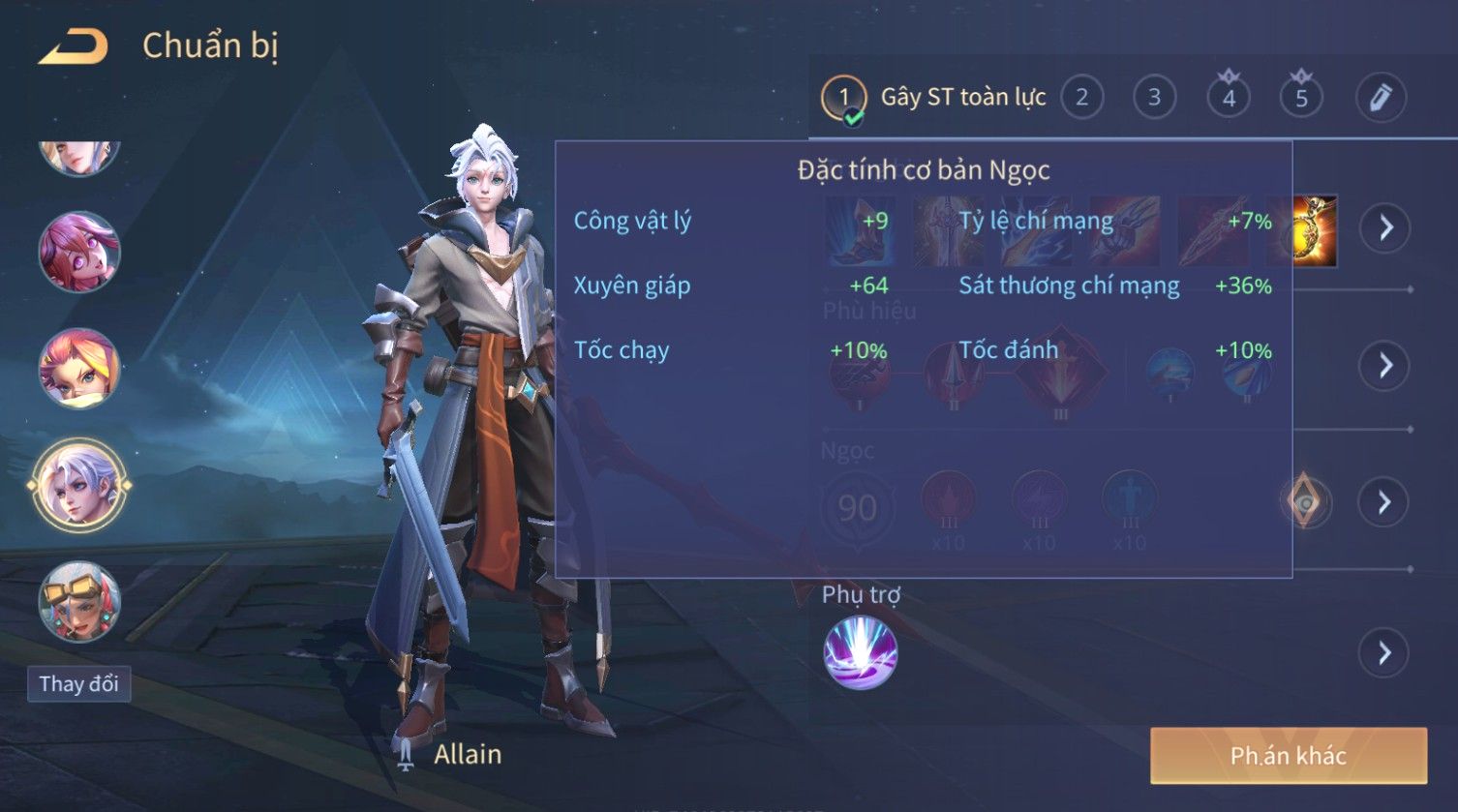Open the equipment build arrow
Screen dimensions: 1458x812
point(1385,228)
